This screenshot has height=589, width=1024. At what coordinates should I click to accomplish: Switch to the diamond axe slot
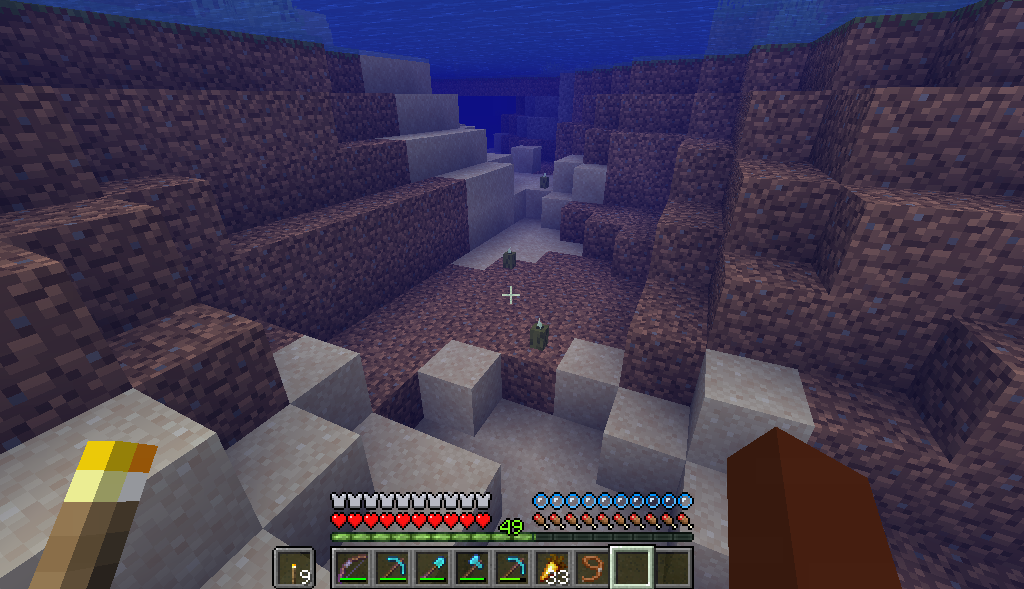click(471, 568)
